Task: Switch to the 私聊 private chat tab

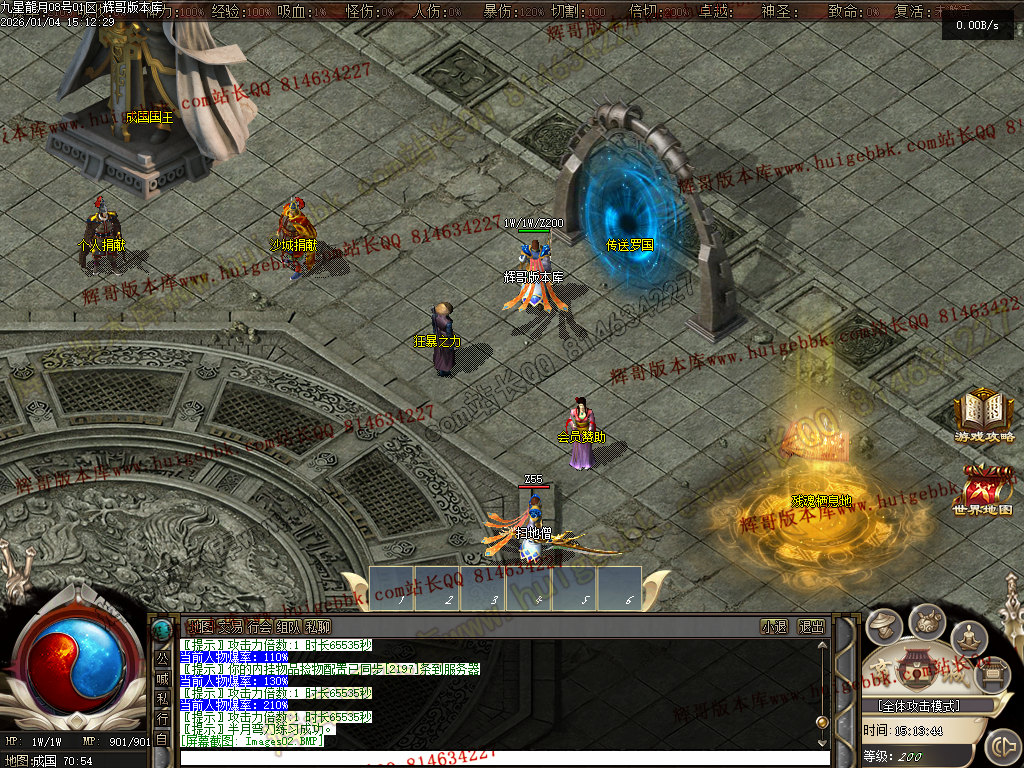Action: (318, 627)
